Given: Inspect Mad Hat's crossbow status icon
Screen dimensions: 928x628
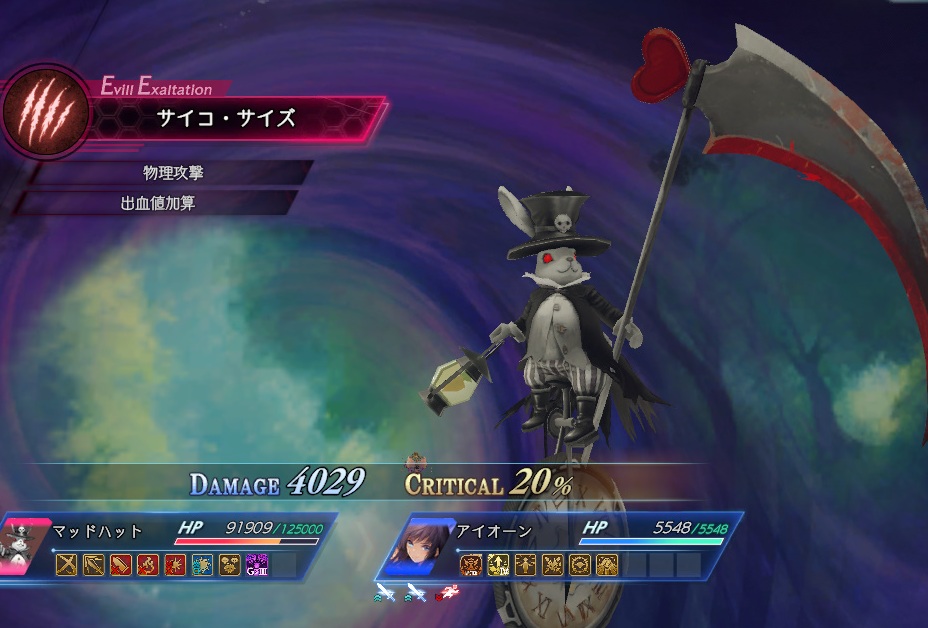Looking at the screenshot, I should tap(93, 564).
